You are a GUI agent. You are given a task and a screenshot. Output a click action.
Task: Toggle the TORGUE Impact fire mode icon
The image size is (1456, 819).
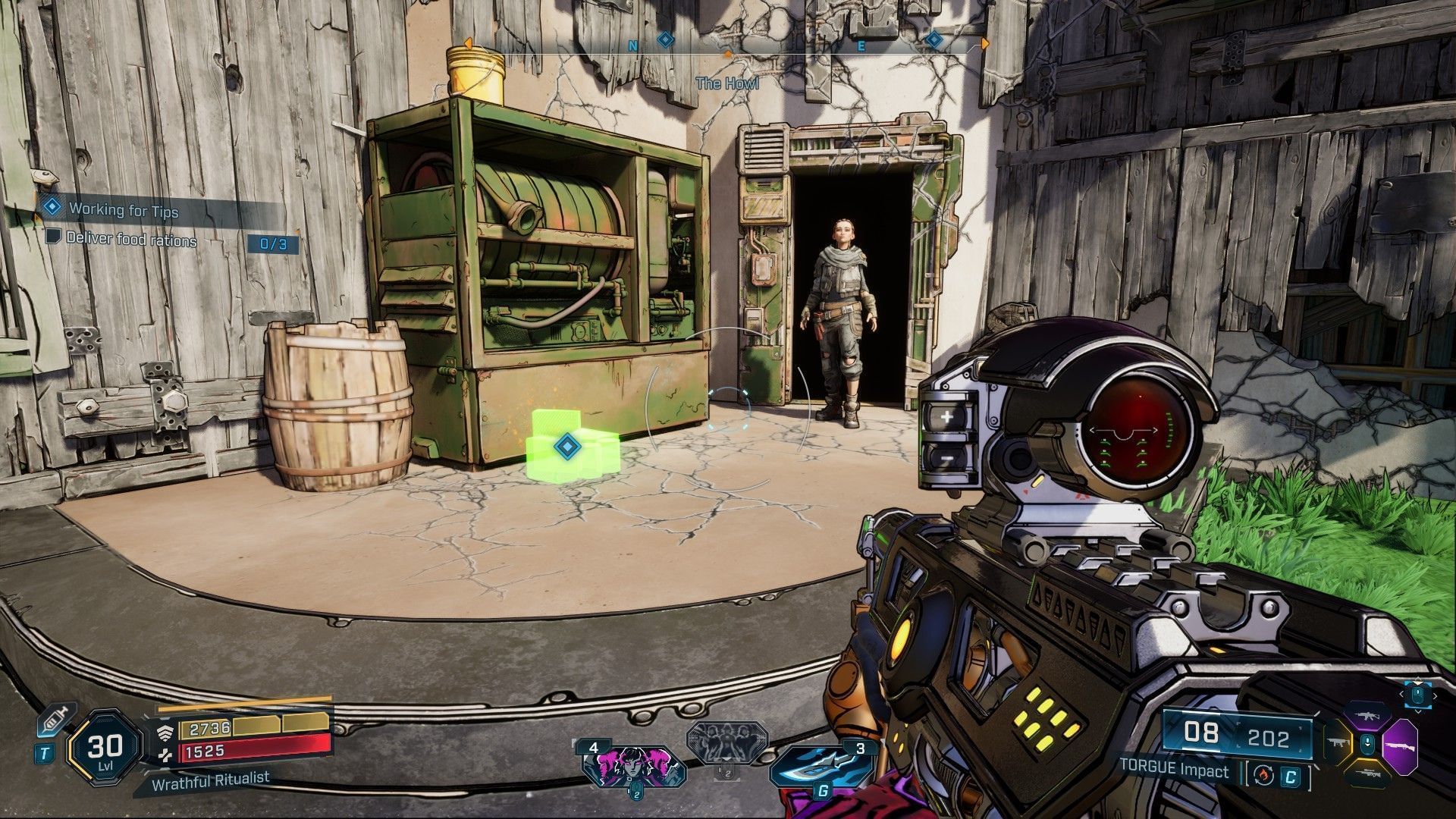coord(1263,776)
